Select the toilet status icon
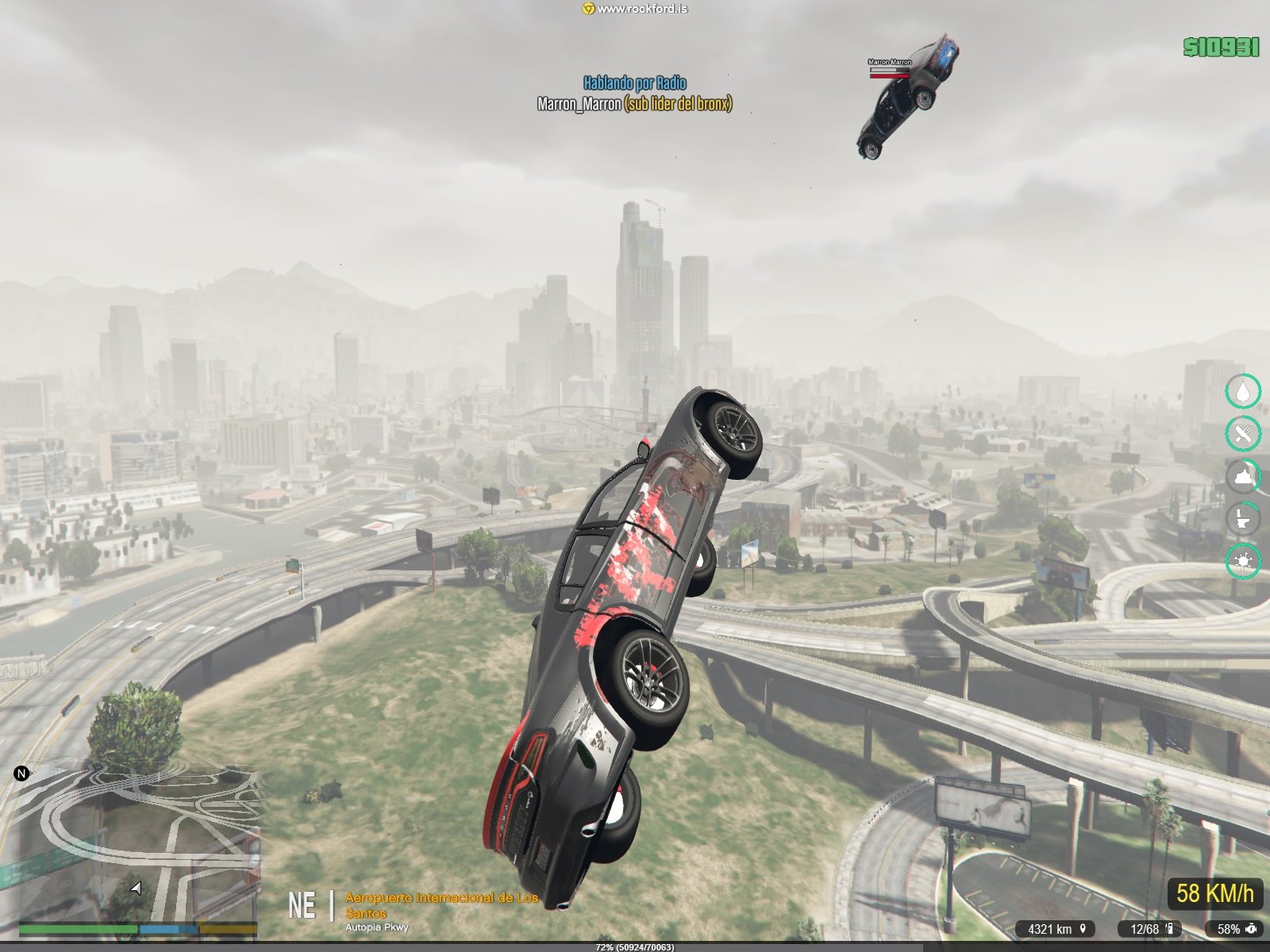This screenshot has width=1270, height=952. (1243, 520)
